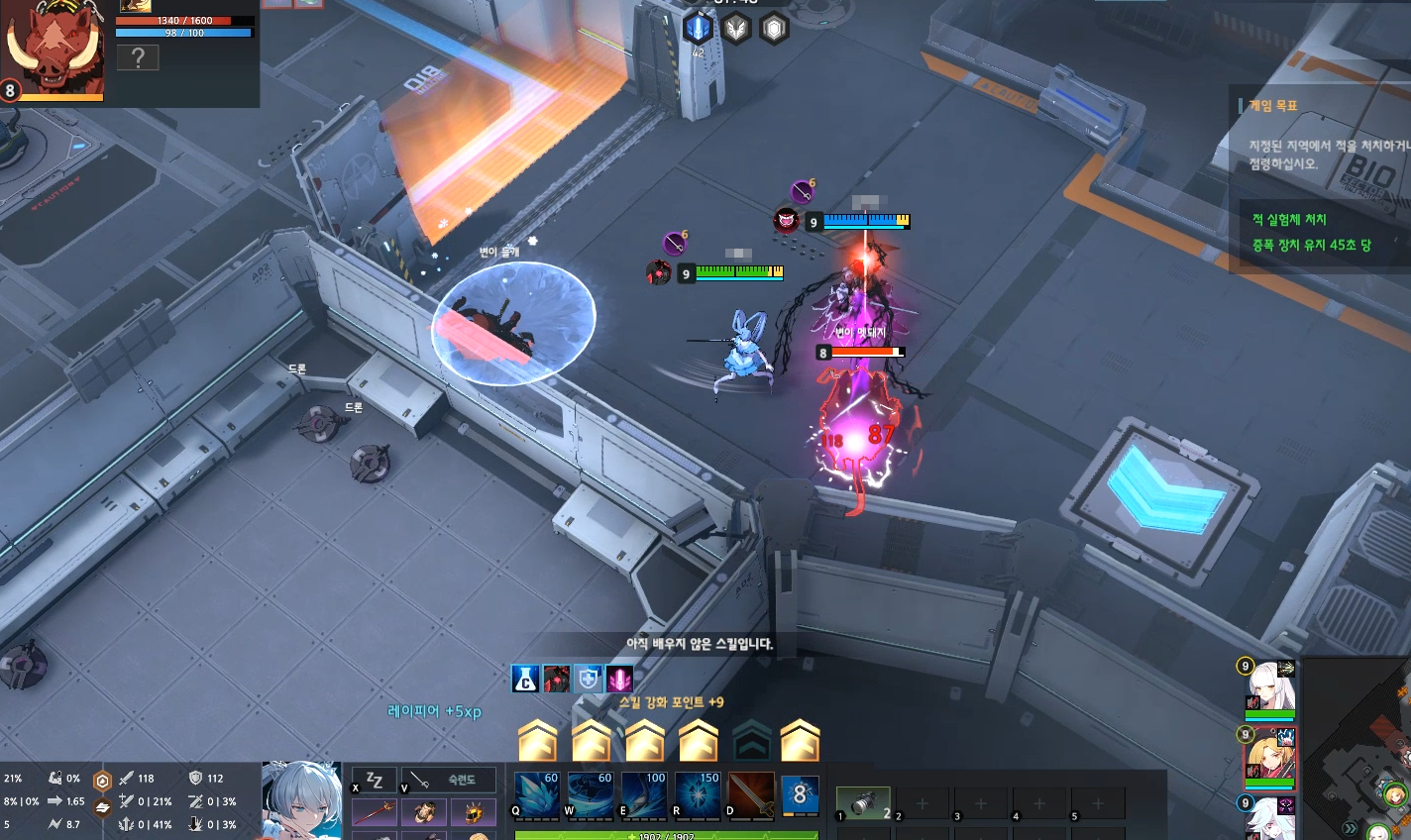Trigger the R ultimate skill
Screen dimensions: 1411x840
pos(697,794)
